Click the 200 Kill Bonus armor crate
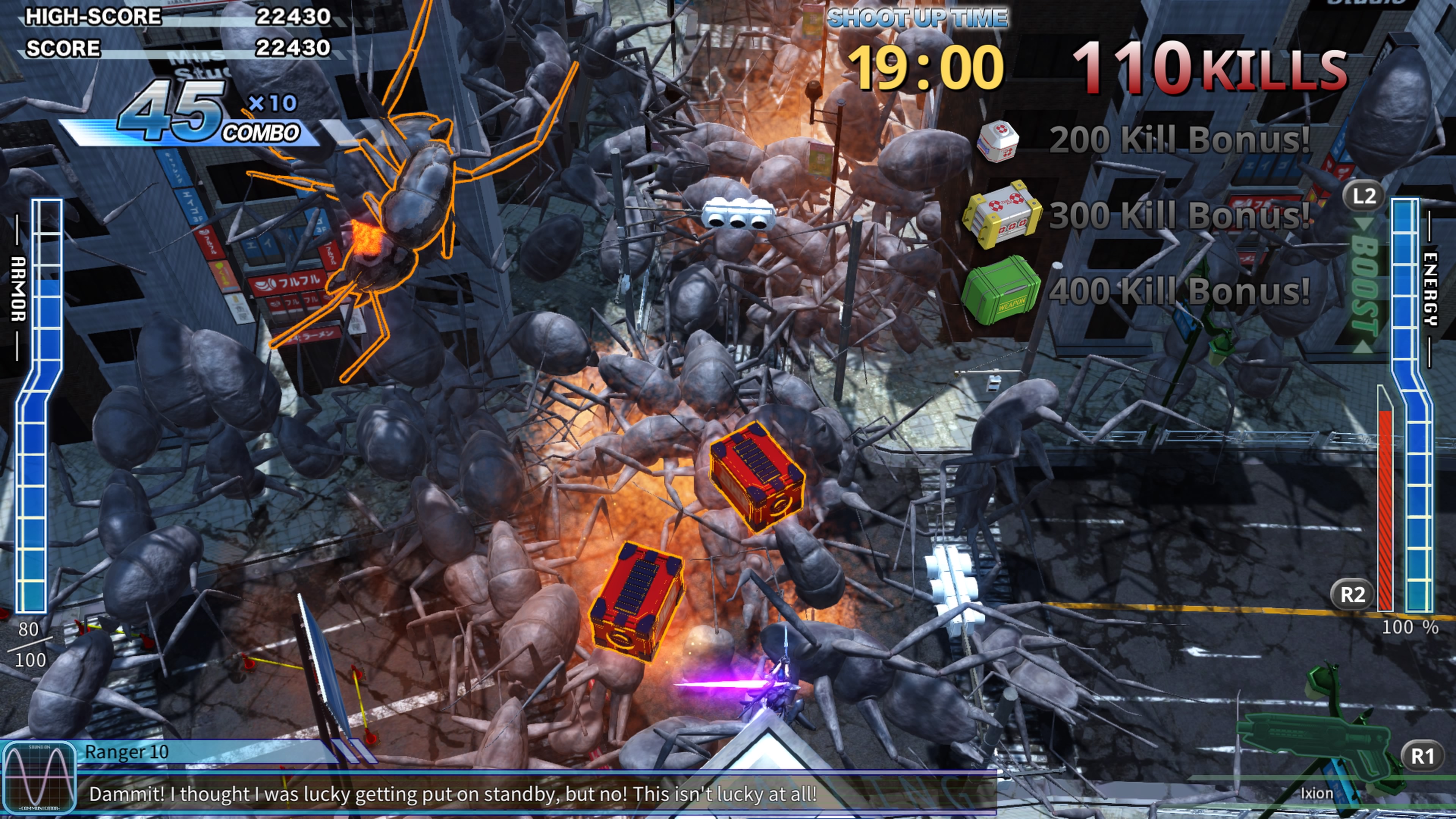This screenshot has height=819, width=1456. [998, 141]
